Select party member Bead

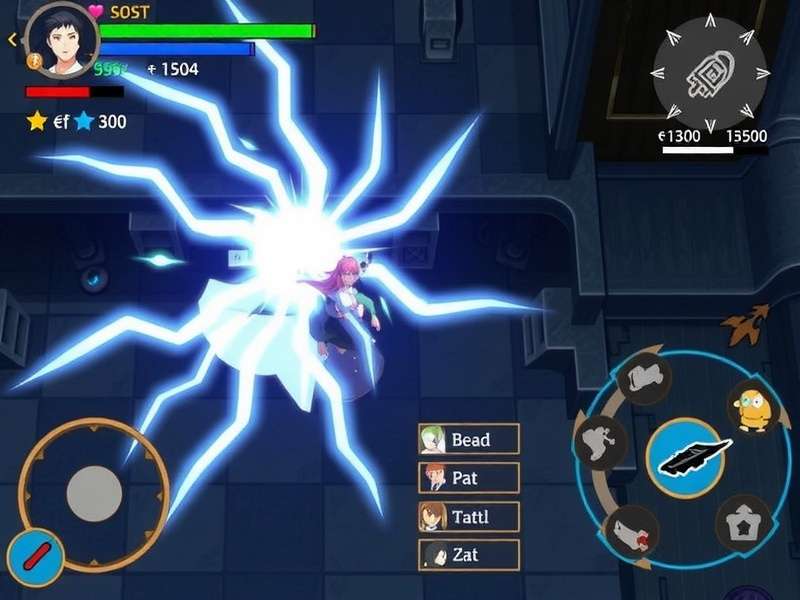[x=469, y=440]
